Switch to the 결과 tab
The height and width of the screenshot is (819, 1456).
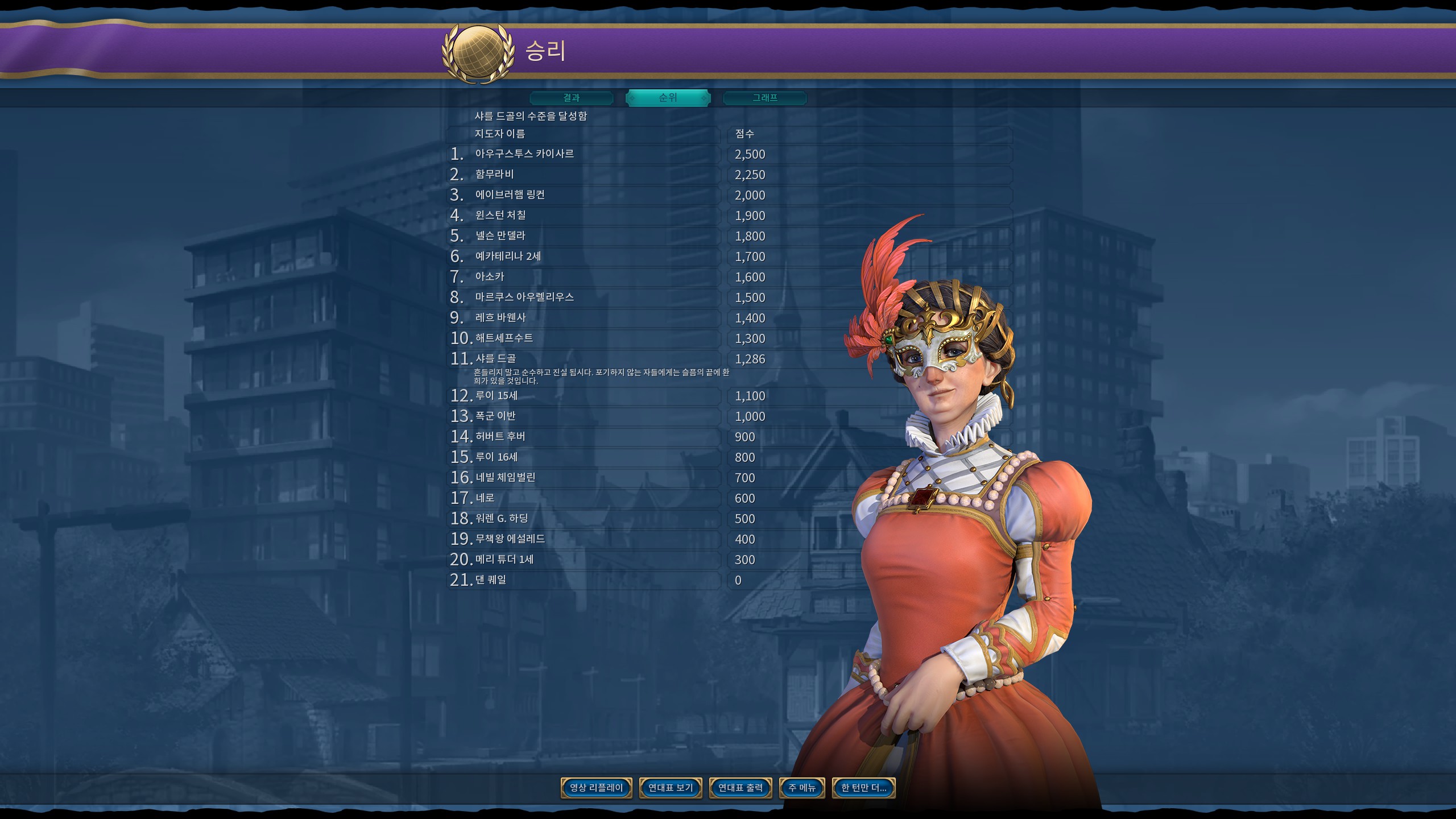point(571,98)
